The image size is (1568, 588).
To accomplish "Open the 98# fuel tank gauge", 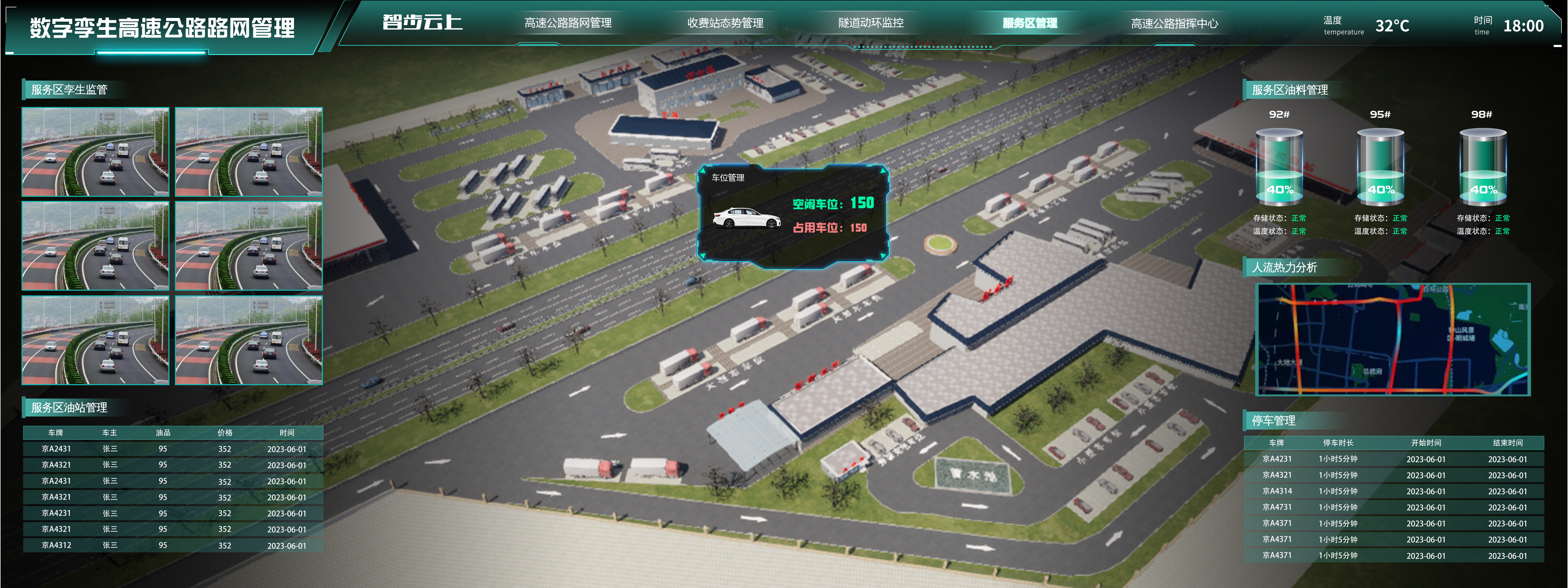I will 1482,166.
